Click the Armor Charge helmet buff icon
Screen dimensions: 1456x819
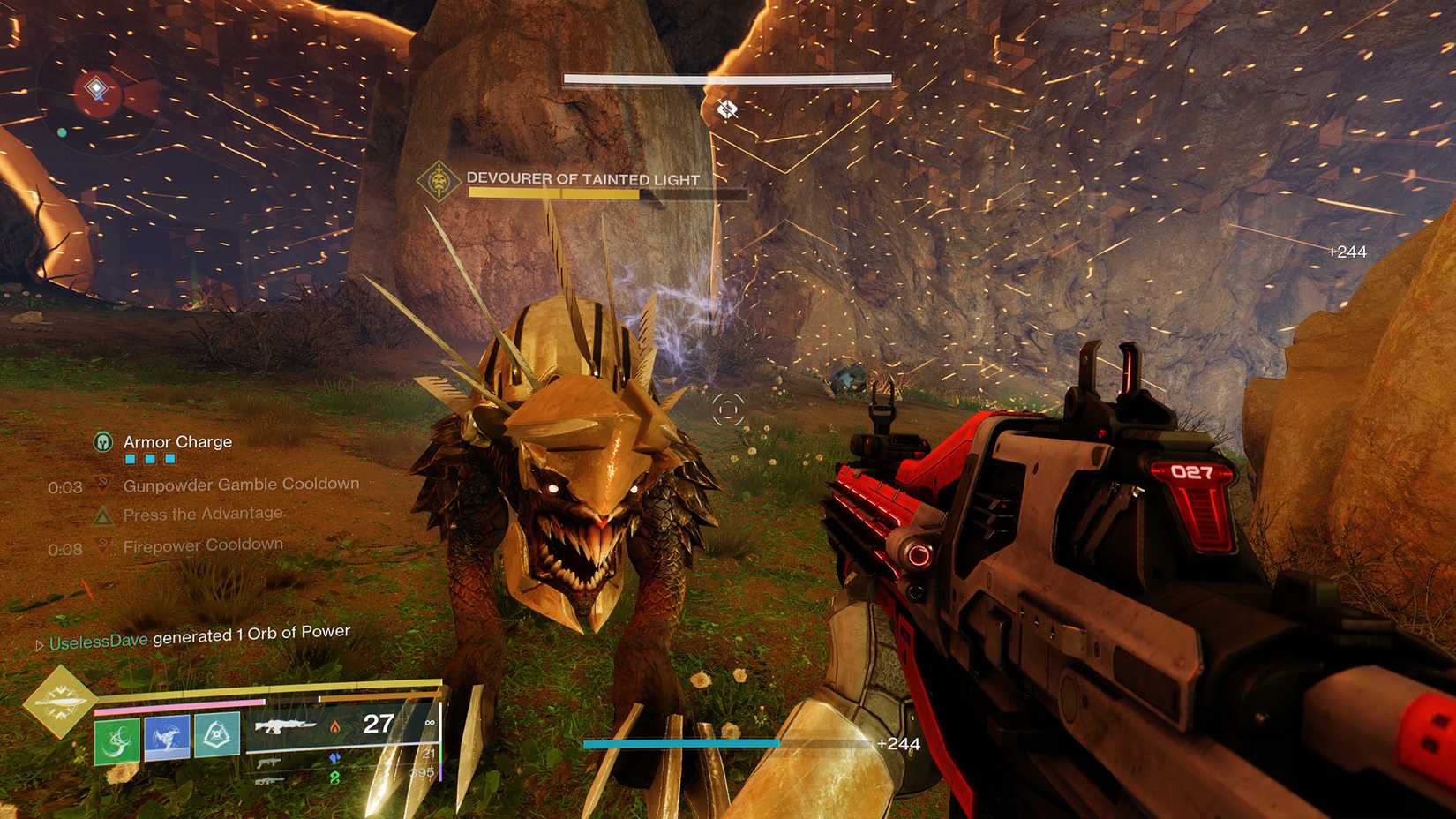(102, 443)
